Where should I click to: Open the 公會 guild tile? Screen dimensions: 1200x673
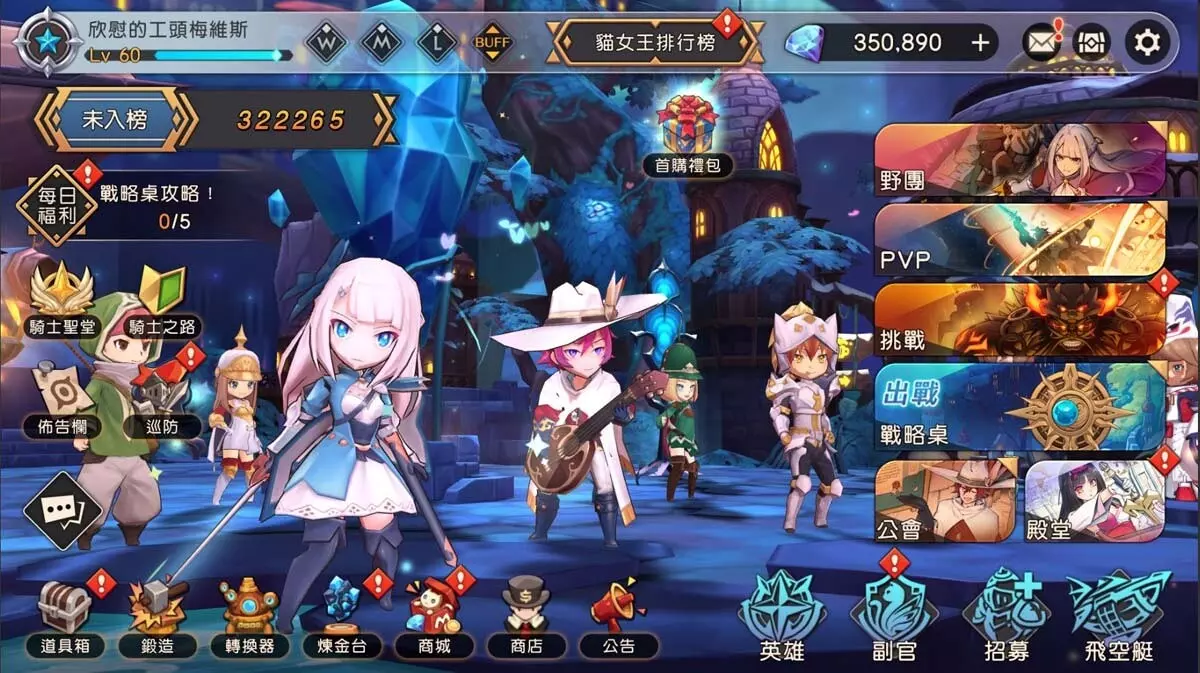945,500
